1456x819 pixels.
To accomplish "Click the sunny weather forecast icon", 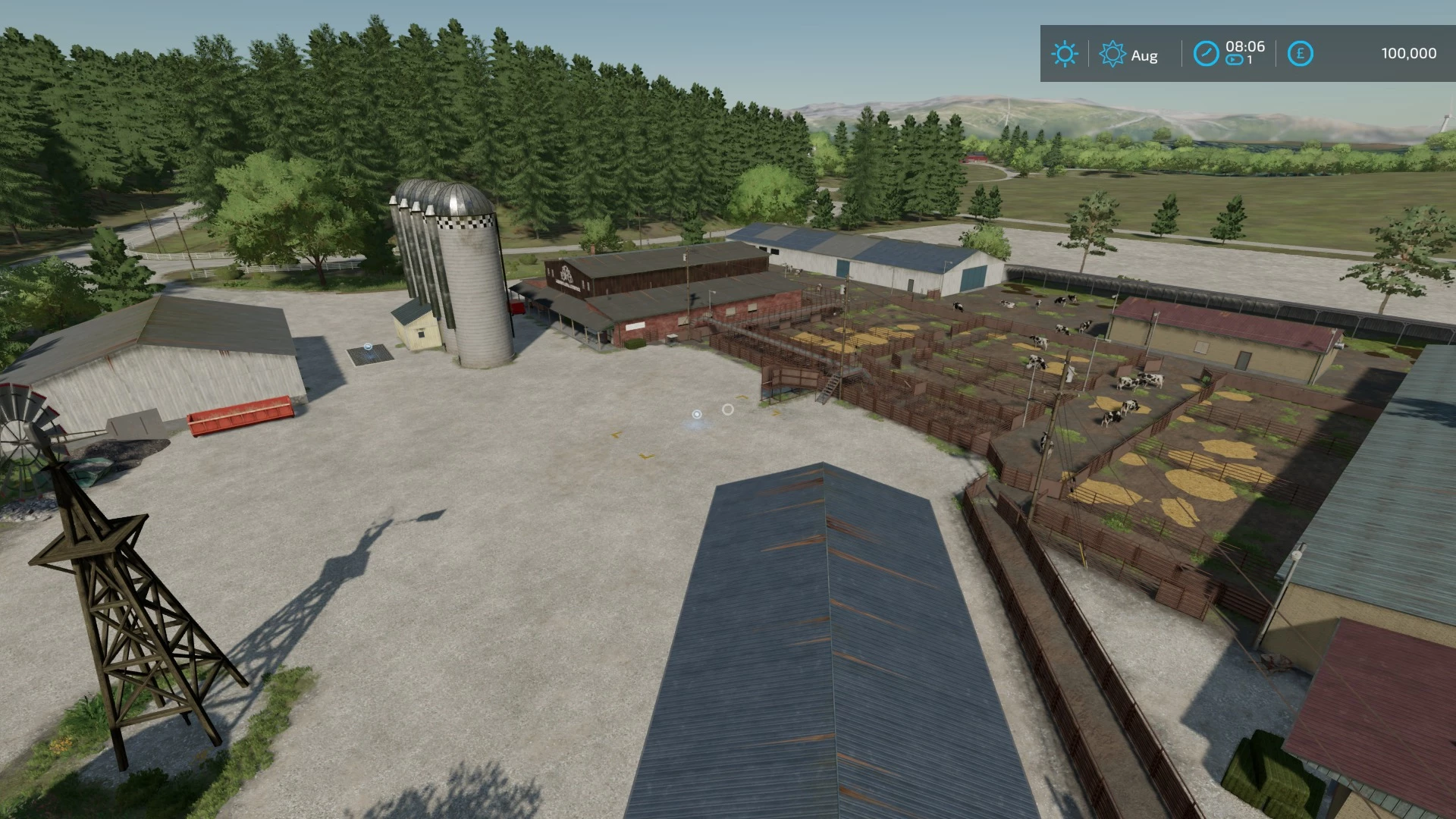I will pos(1064,54).
